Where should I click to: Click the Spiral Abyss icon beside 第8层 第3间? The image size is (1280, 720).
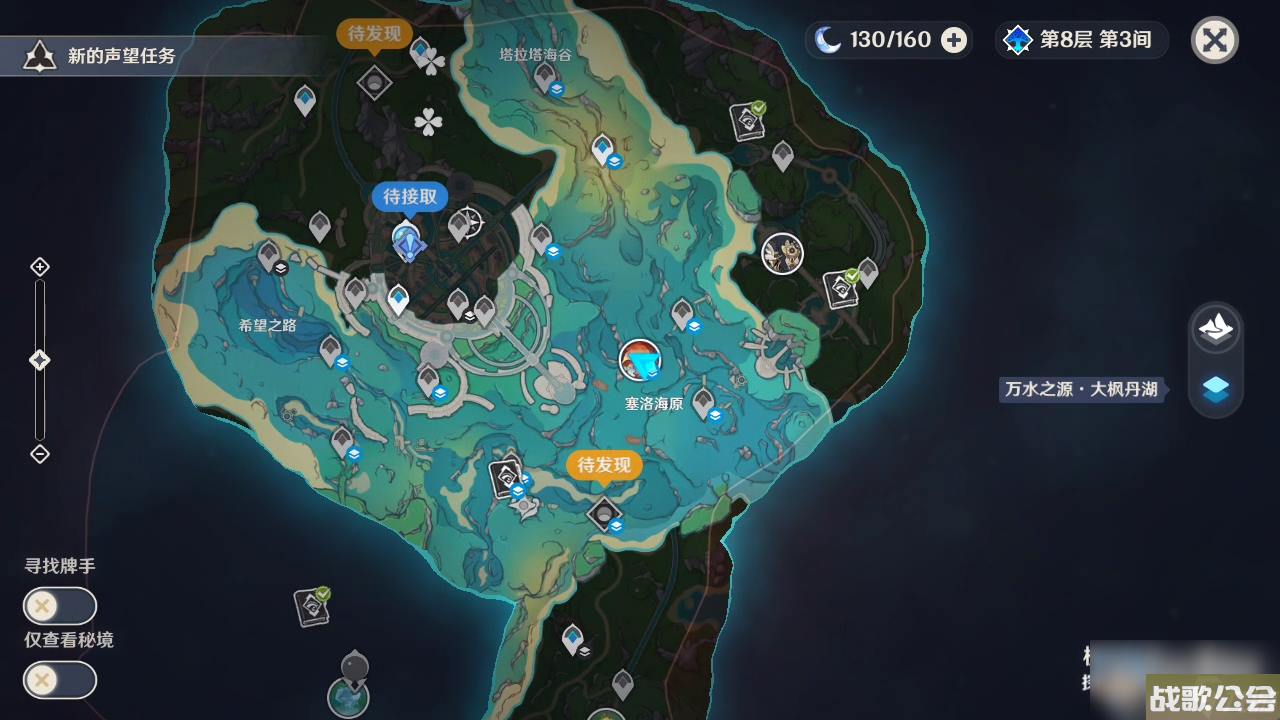coord(1018,40)
